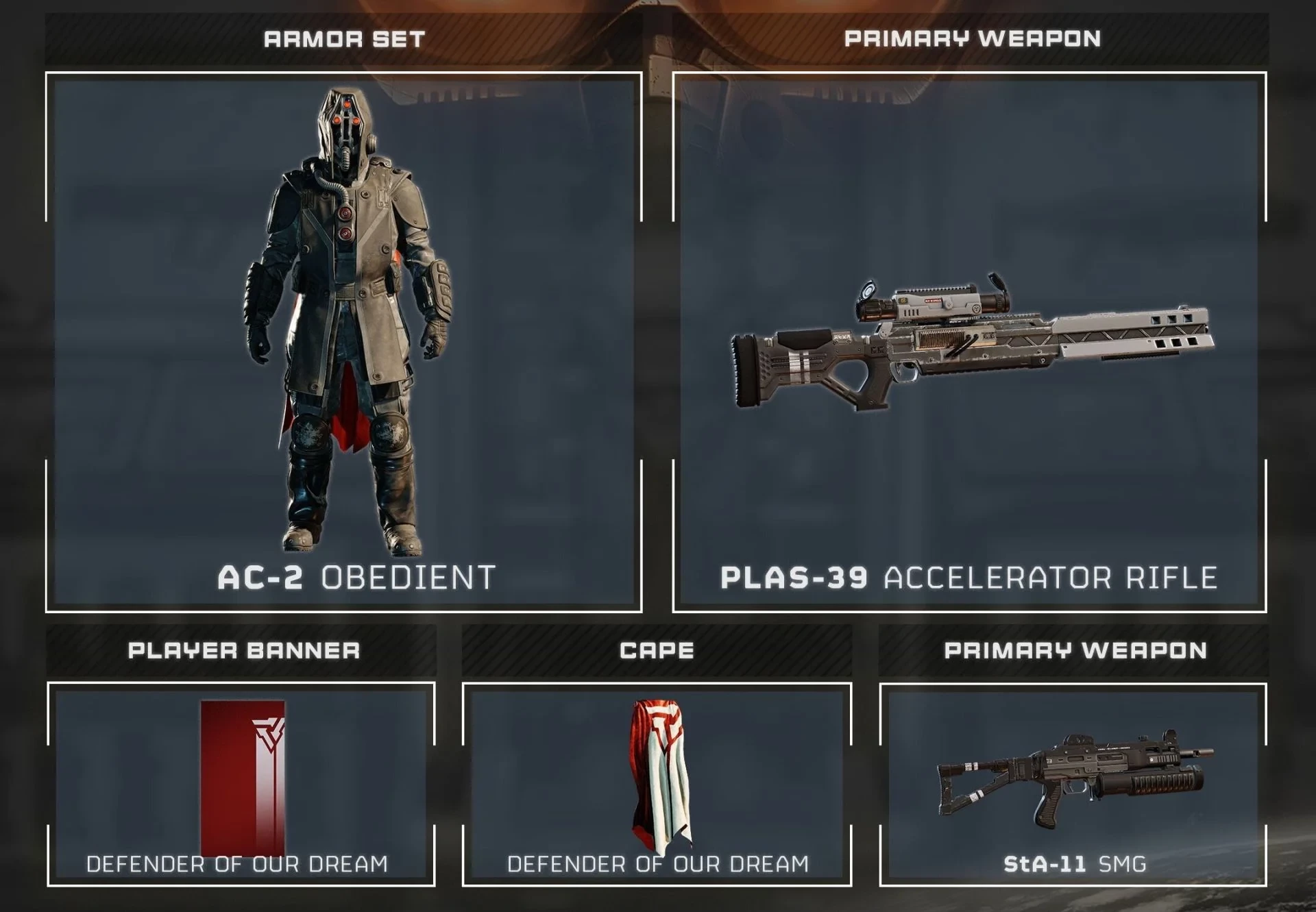
Task: Choose the PLAS-39 Accelerator Rifle card
Action: pos(969,342)
